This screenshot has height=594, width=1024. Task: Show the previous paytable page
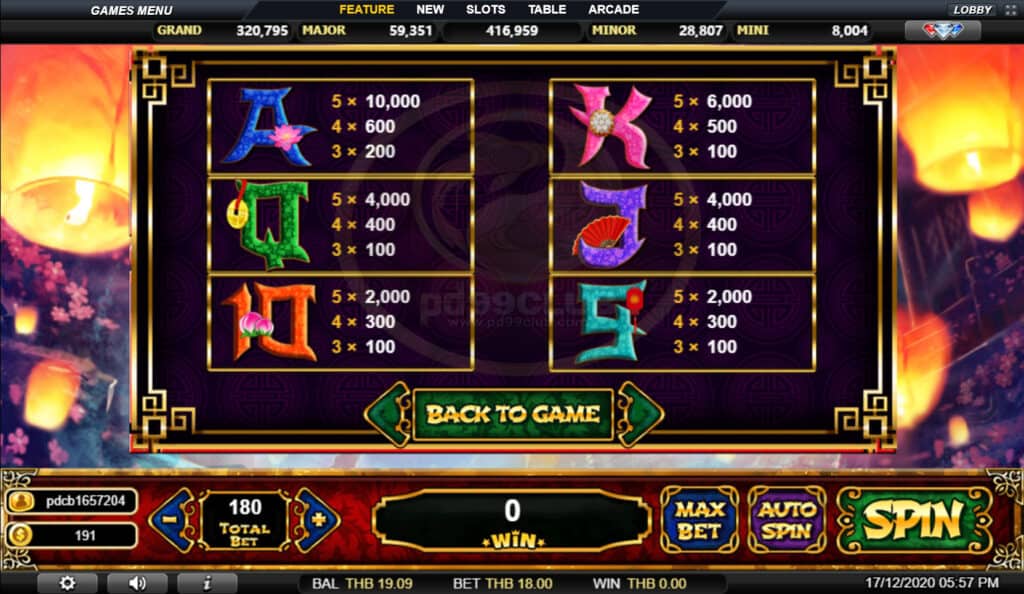386,414
